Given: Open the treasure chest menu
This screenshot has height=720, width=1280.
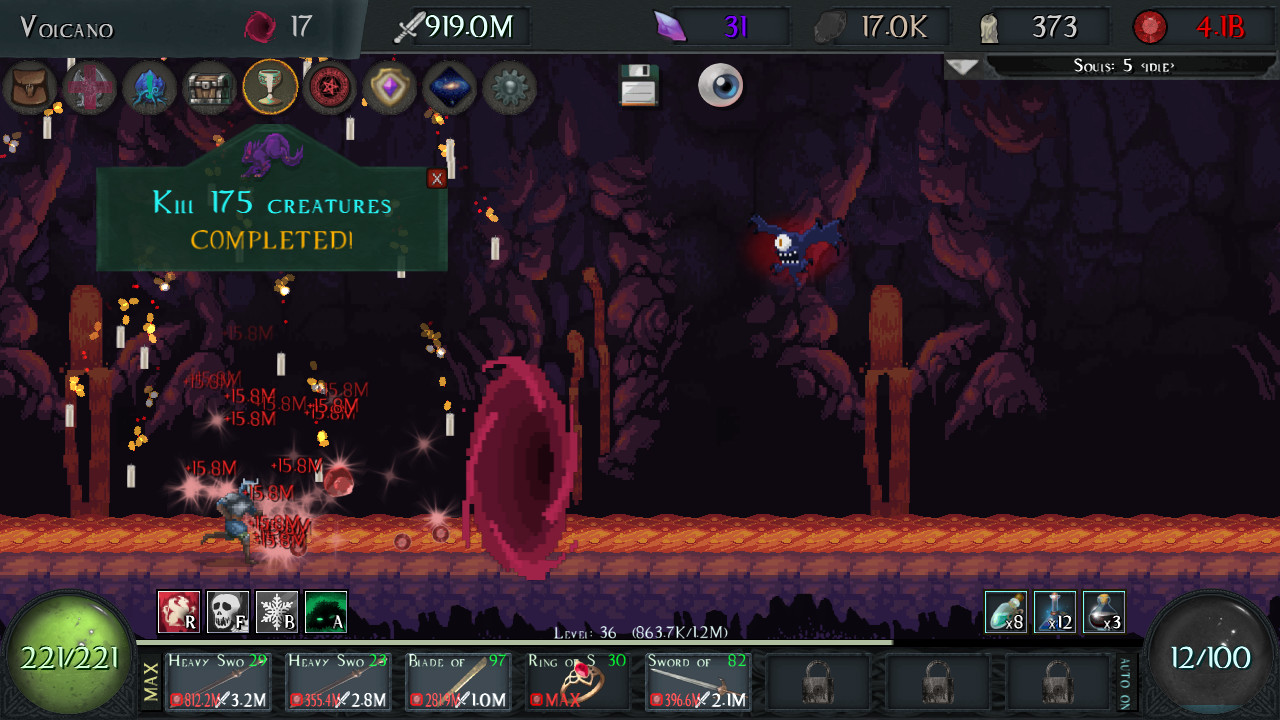Looking at the screenshot, I should [x=210, y=88].
